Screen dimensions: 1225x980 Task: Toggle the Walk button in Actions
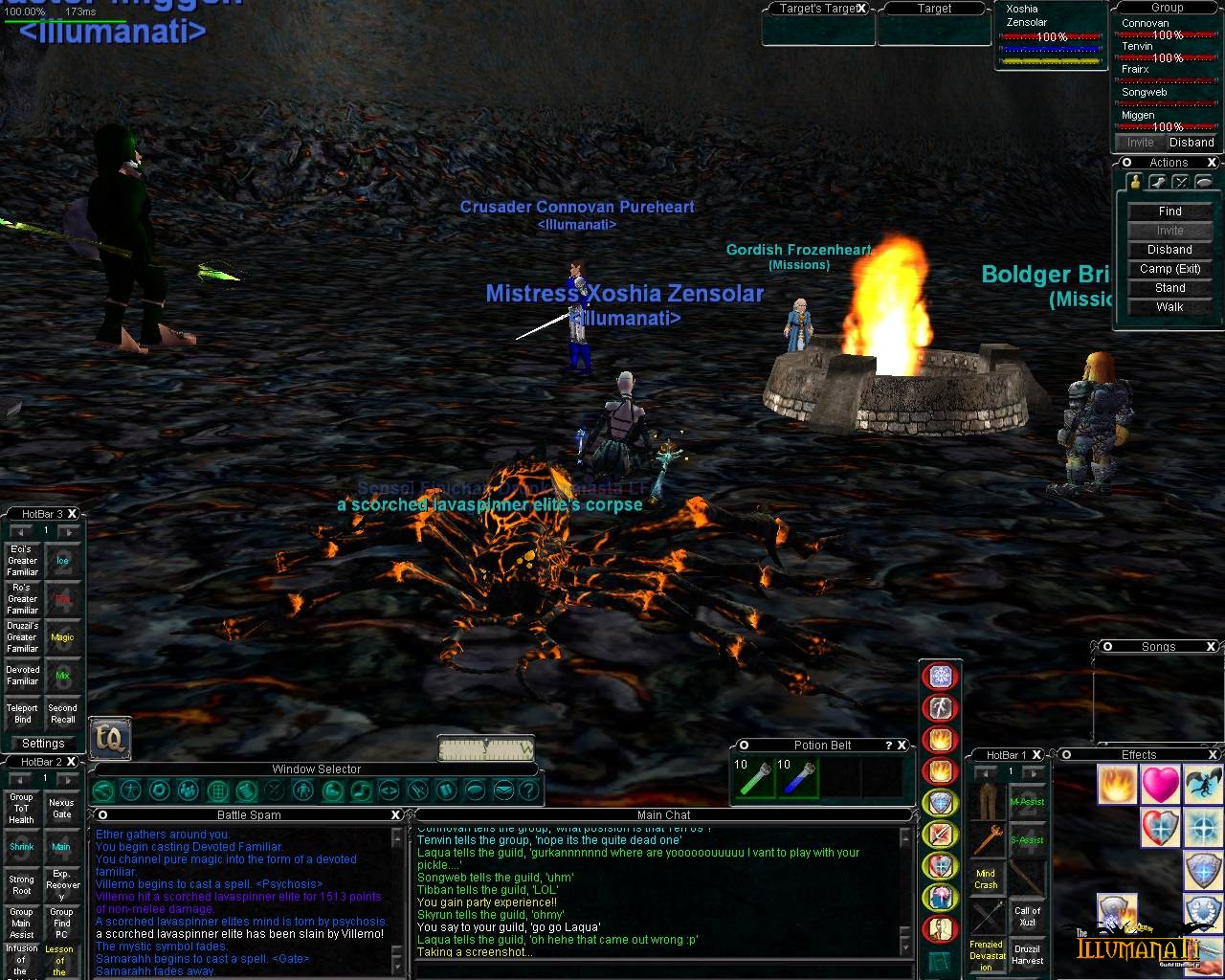[1169, 307]
